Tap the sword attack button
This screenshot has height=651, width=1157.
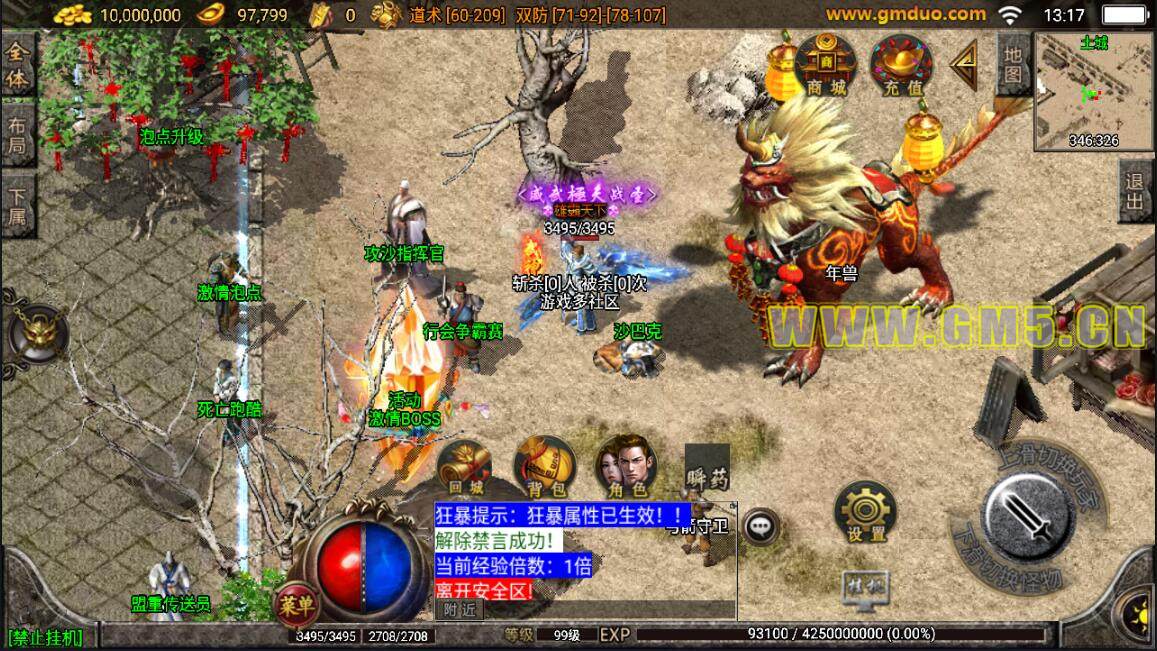tap(1029, 517)
